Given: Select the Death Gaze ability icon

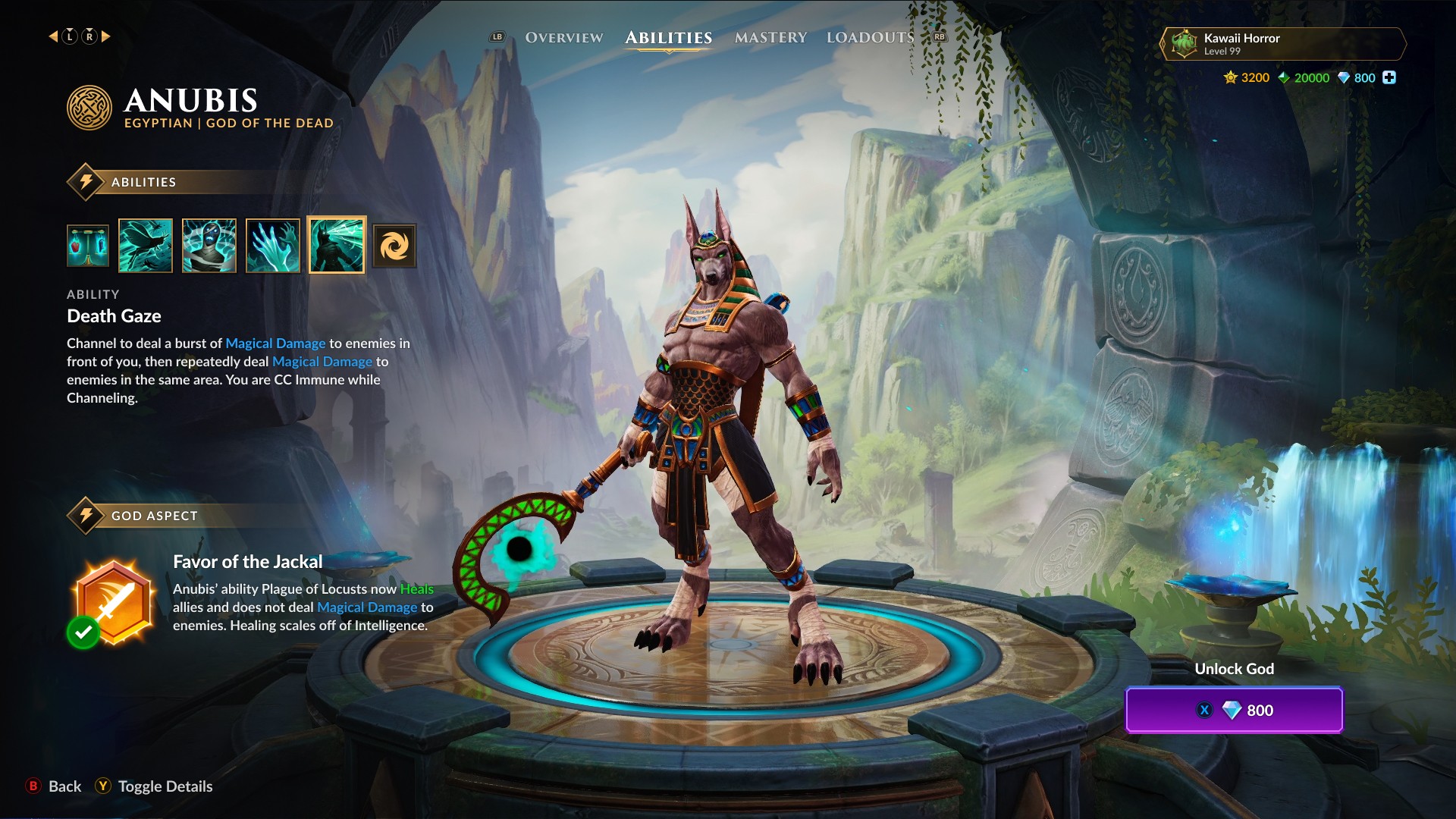Looking at the screenshot, I should pyautogui.click(x=337, y=246).
